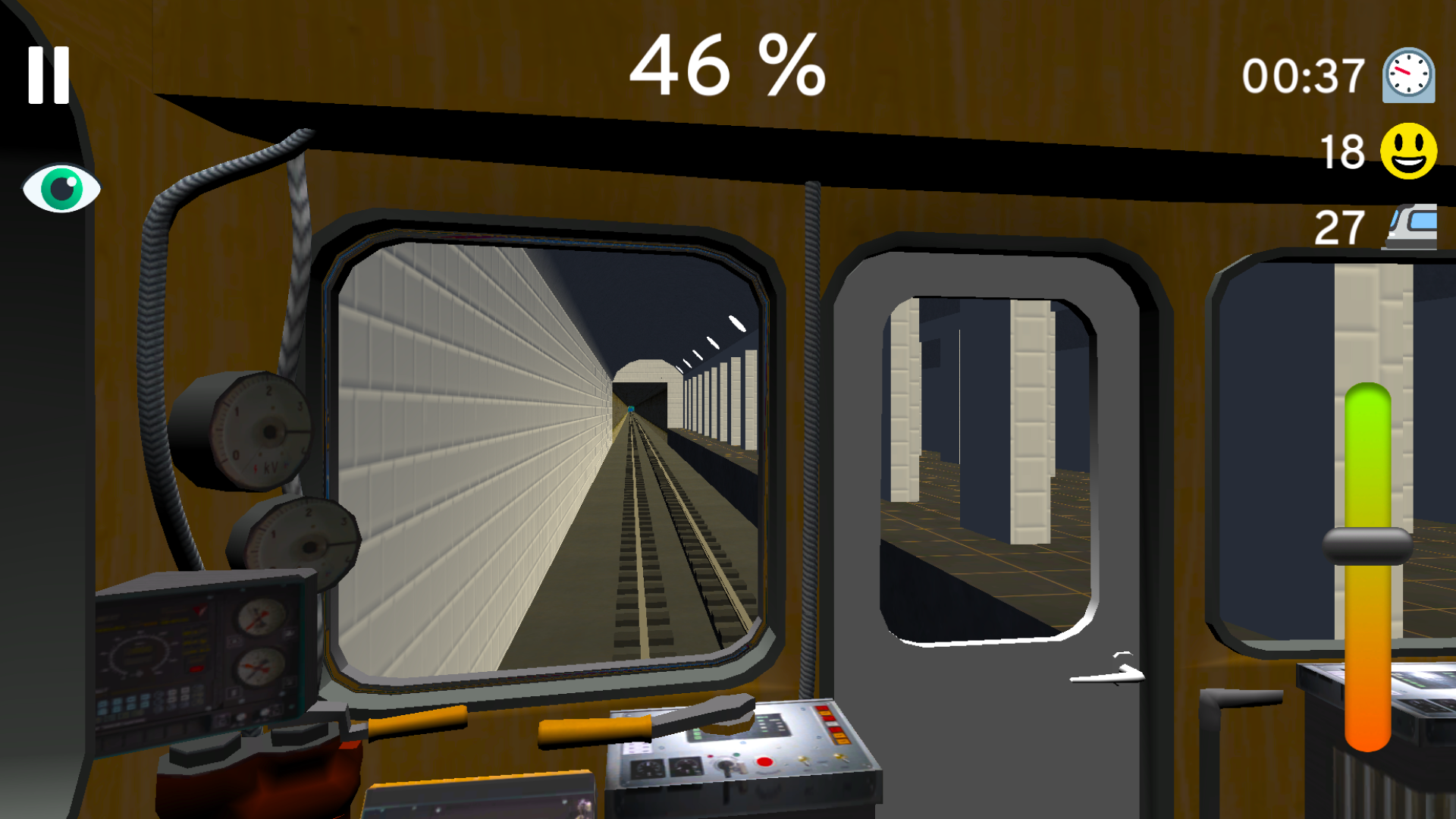Click the orange warning lamp at the panel bottom

click(842, 742)
